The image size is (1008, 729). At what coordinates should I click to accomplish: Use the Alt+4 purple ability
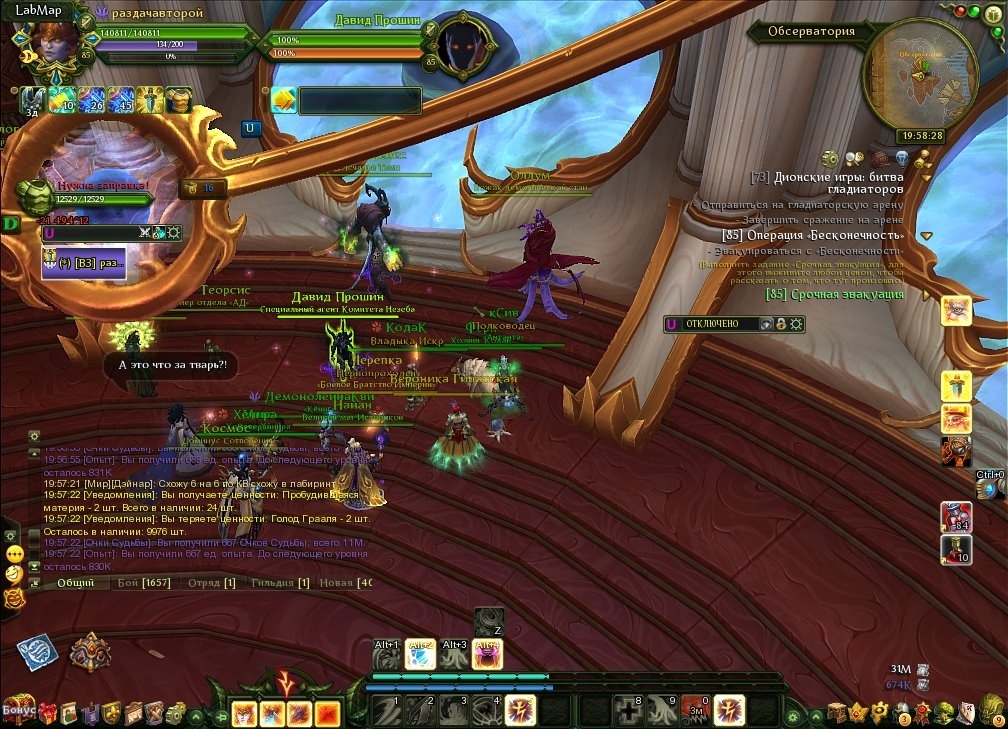click(488, 654)
